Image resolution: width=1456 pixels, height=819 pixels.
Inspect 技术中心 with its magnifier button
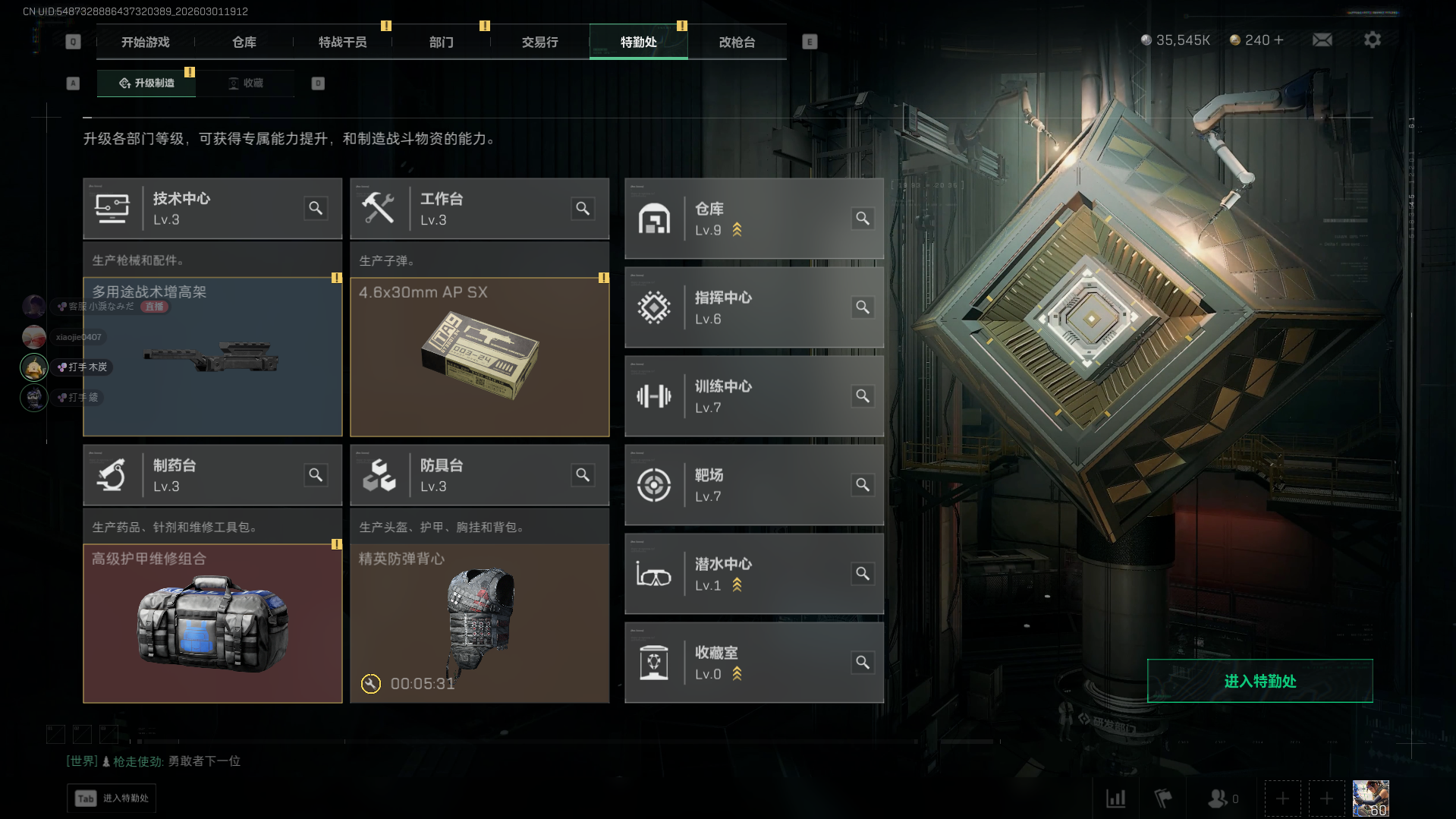coord(316,208)
